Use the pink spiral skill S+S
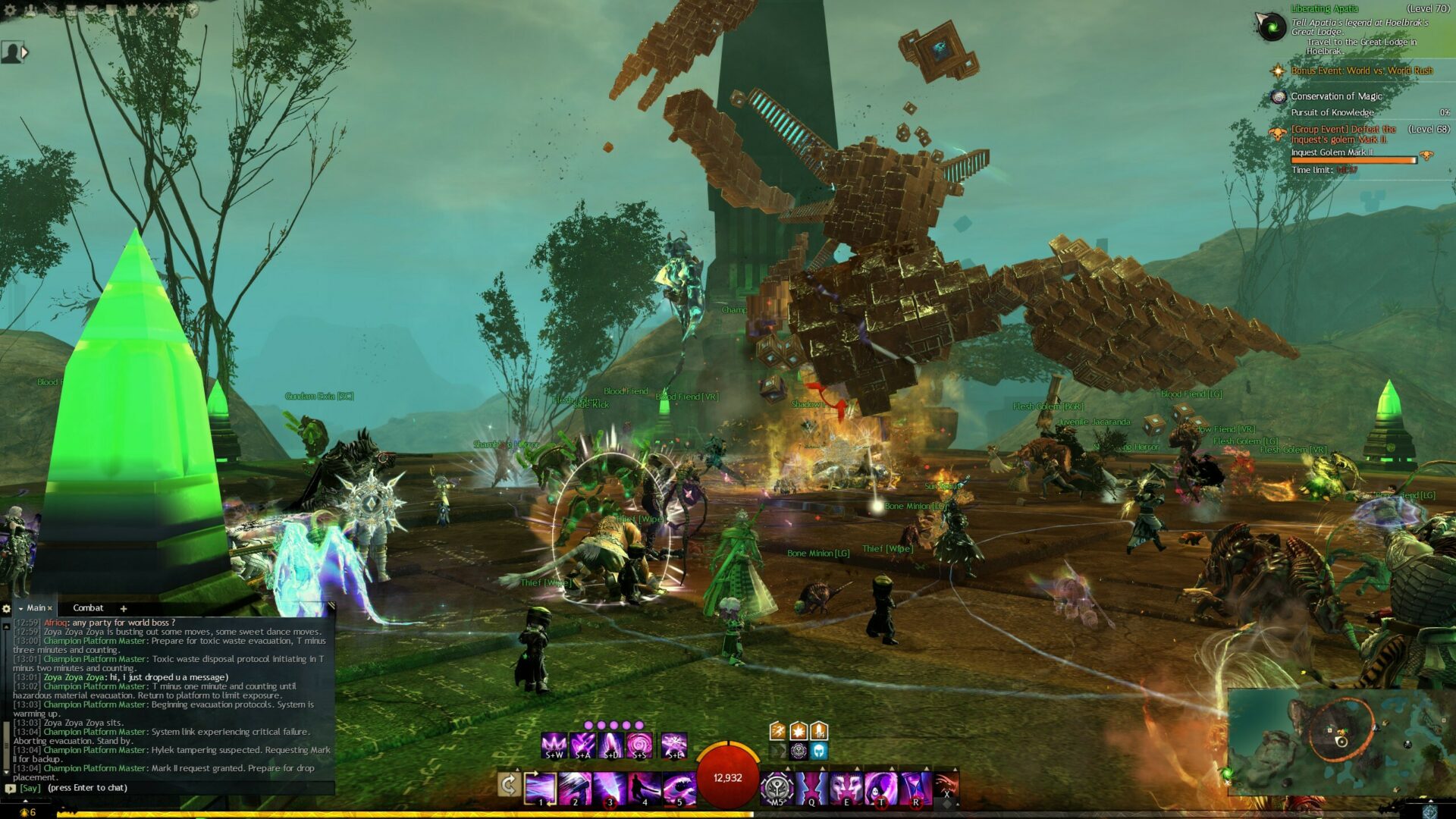Image resolution: width=1456 pixels, height=819 pixels. tap(639, 745)
